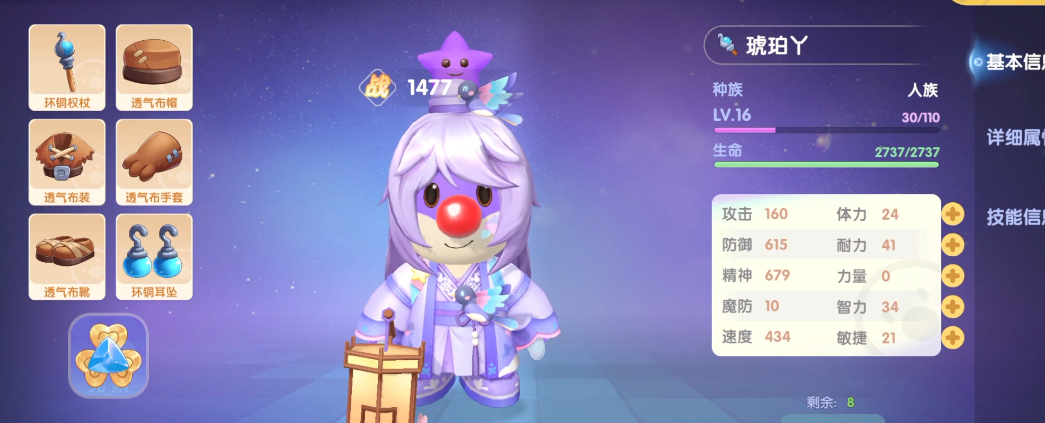This screenshot has width=1045, height=423.
Task: Inspect the 透气布靴 boots slot
Action: click(67, 256)
